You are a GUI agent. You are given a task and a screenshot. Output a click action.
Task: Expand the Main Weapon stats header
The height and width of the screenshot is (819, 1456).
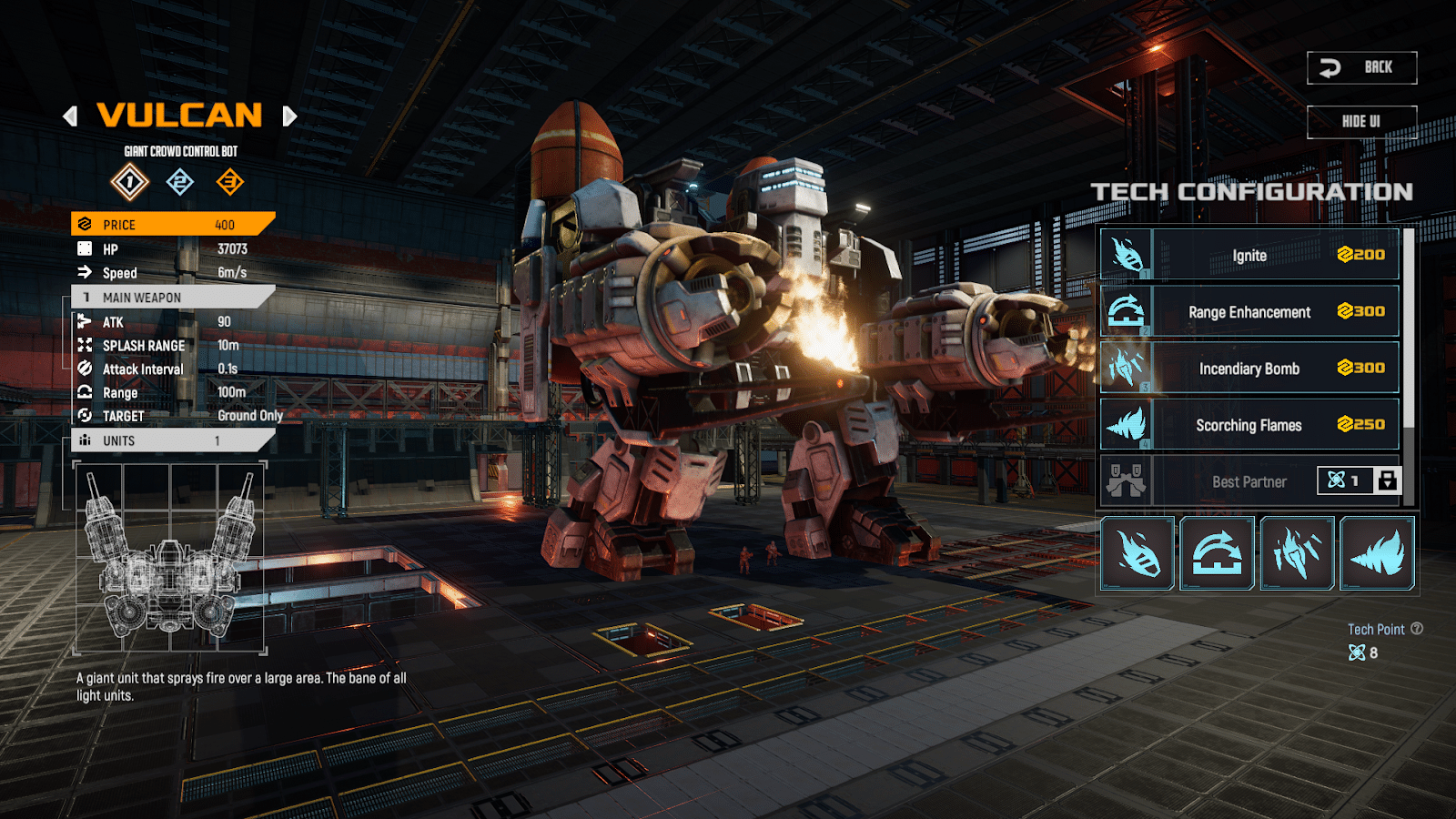tap(173, 298)
